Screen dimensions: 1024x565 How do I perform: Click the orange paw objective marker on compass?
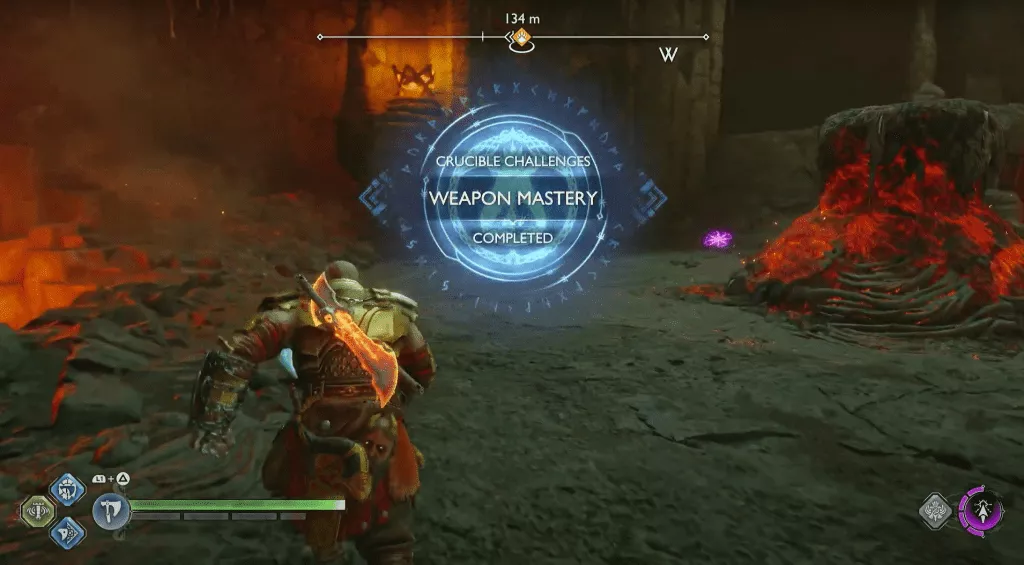(x=520, y=39)
